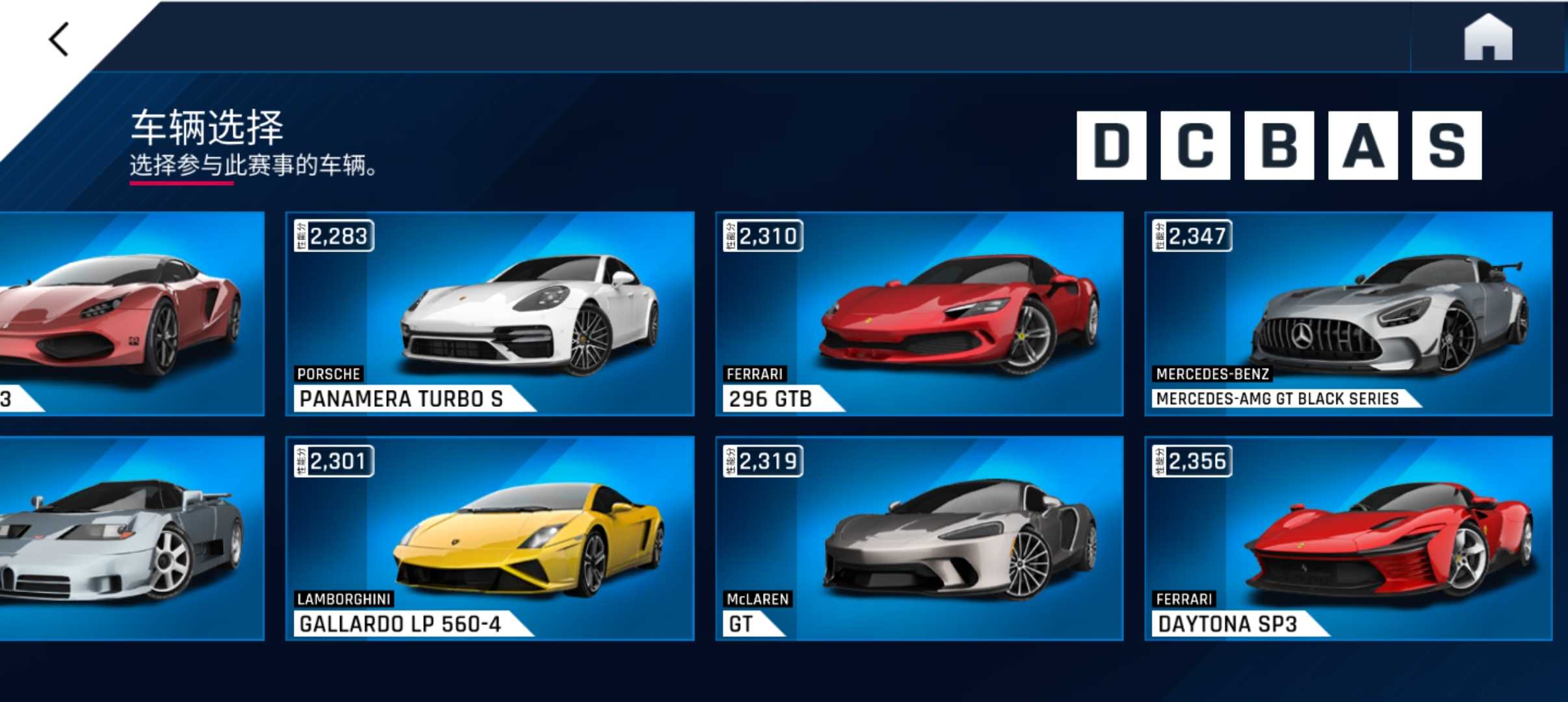Select the partially visible salmon-red supercar card
Viewport: 1568px width, 702px height.
click(130, 313)
